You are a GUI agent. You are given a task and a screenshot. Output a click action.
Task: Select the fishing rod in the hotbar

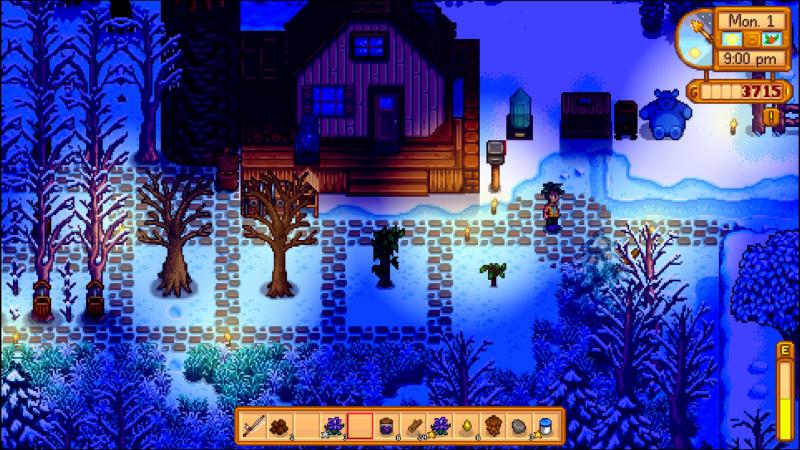point(254,424)
